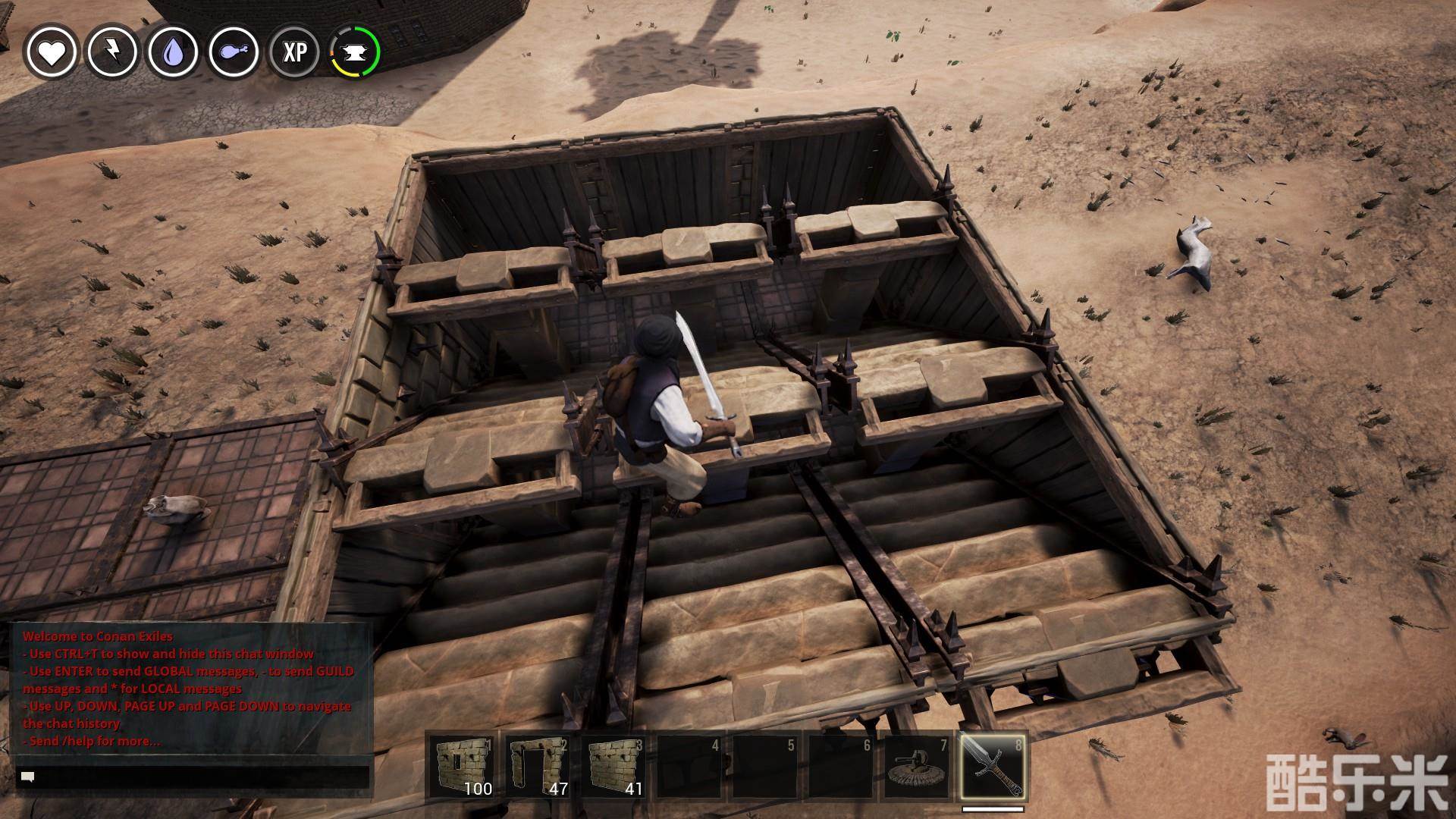This screenshot has width=1456, height=819.
Task: Equip the sword in hotbar slot 8
Action: click(993, 767)
